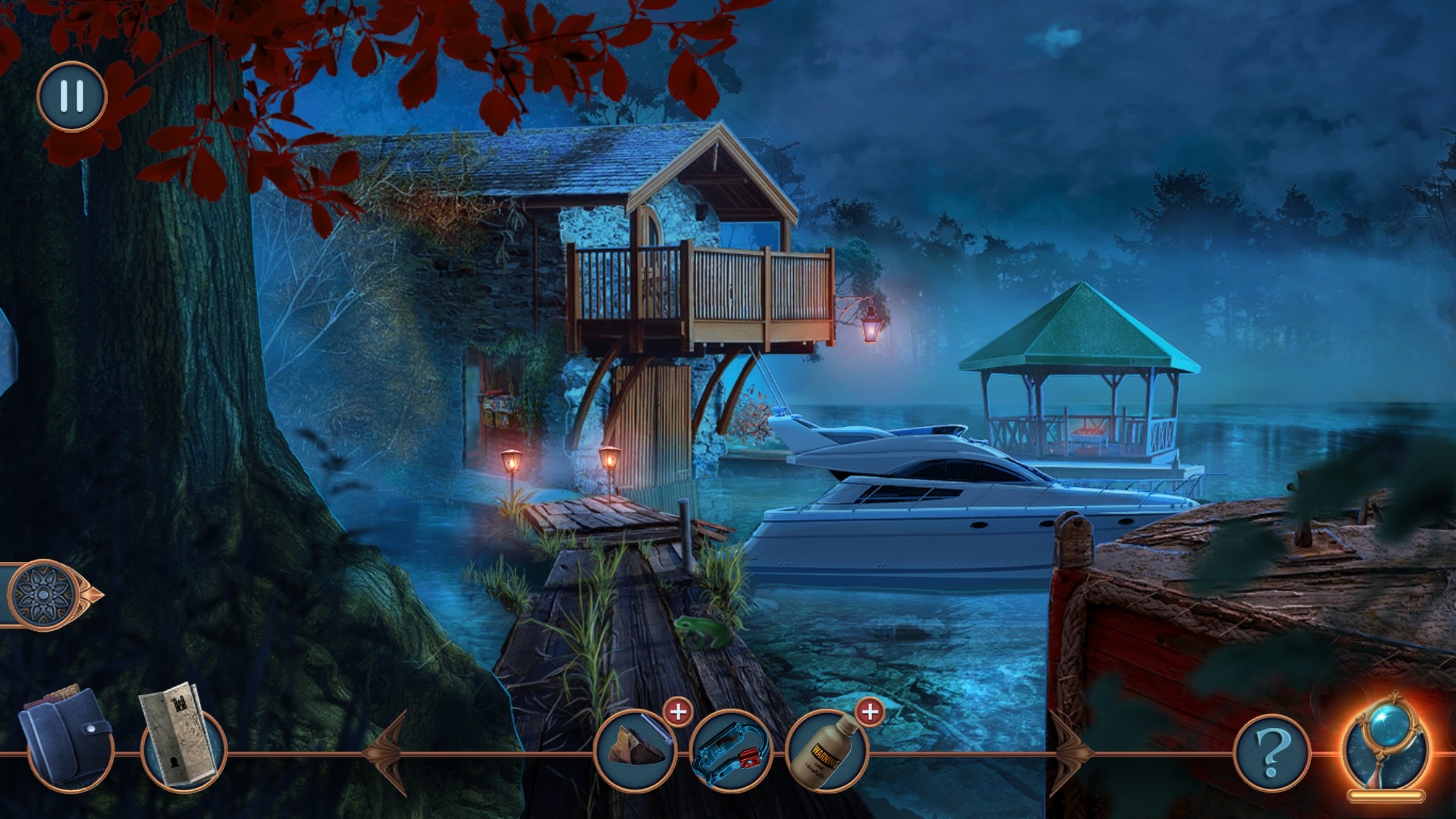Pick the warning bottle from inventory
The height and width of the screenshot is (819, 1456).
826,750
